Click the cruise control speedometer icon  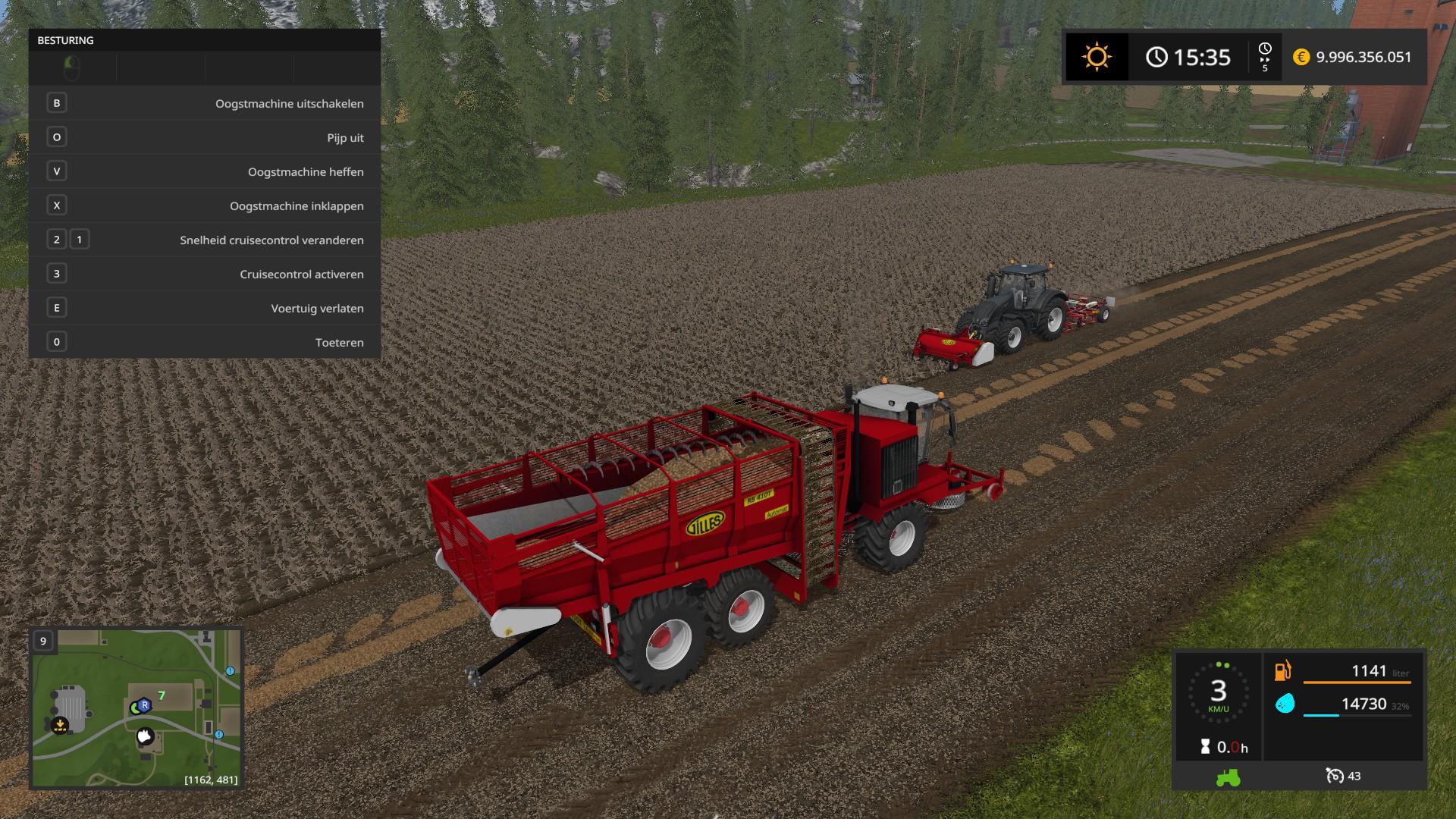coord(1334,776)
